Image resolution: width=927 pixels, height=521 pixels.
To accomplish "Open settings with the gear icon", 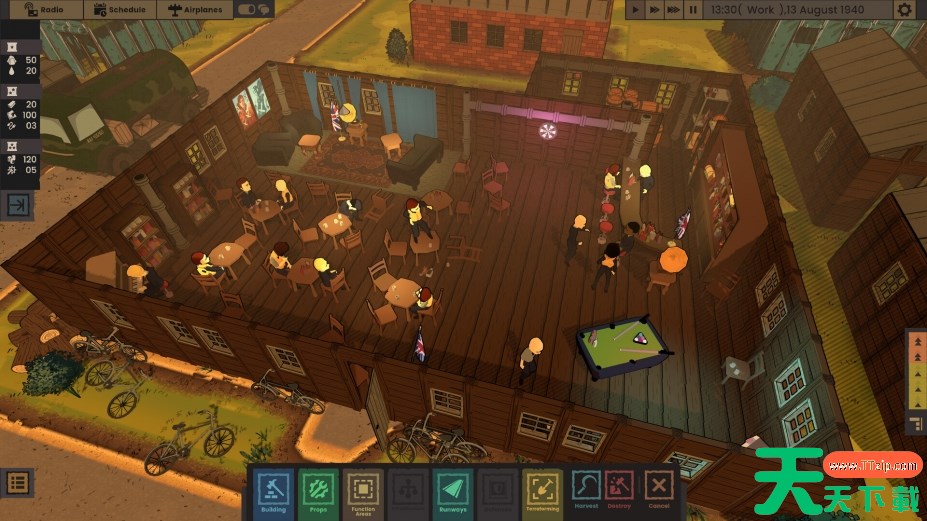I will click(904, 9).
